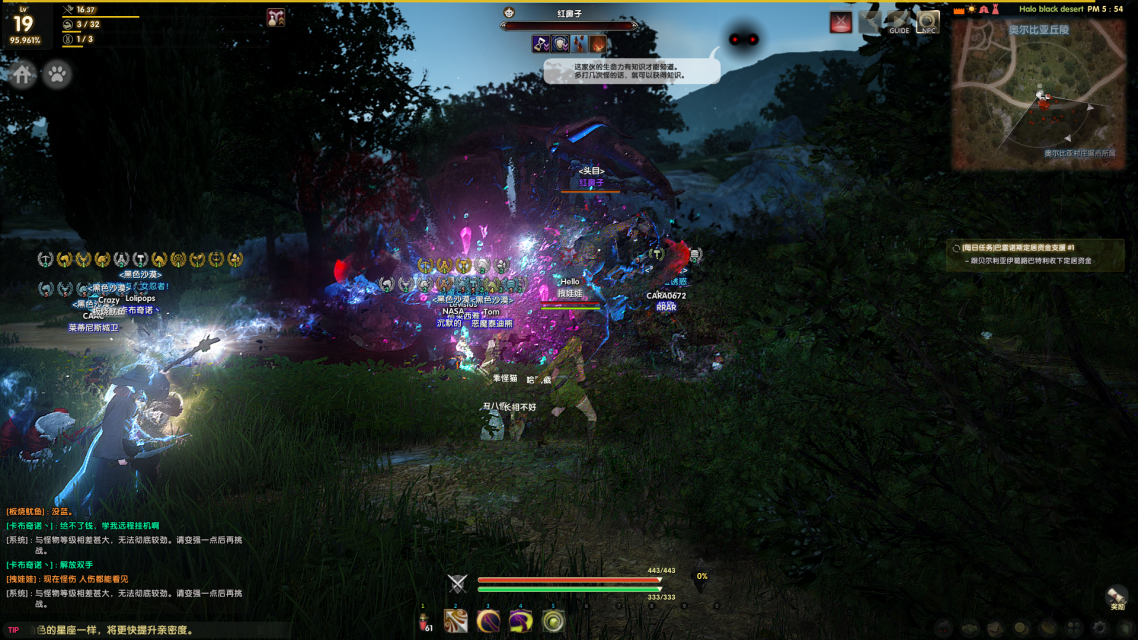
Task: Activate the skill in hotbar slot 2
Action: (x=456, y=621)
